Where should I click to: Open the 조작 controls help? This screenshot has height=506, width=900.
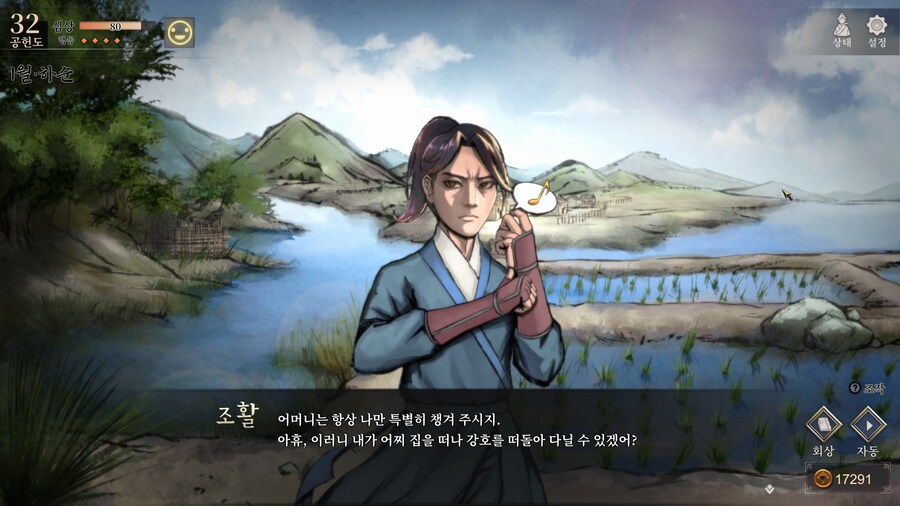(x=867, y=387)
